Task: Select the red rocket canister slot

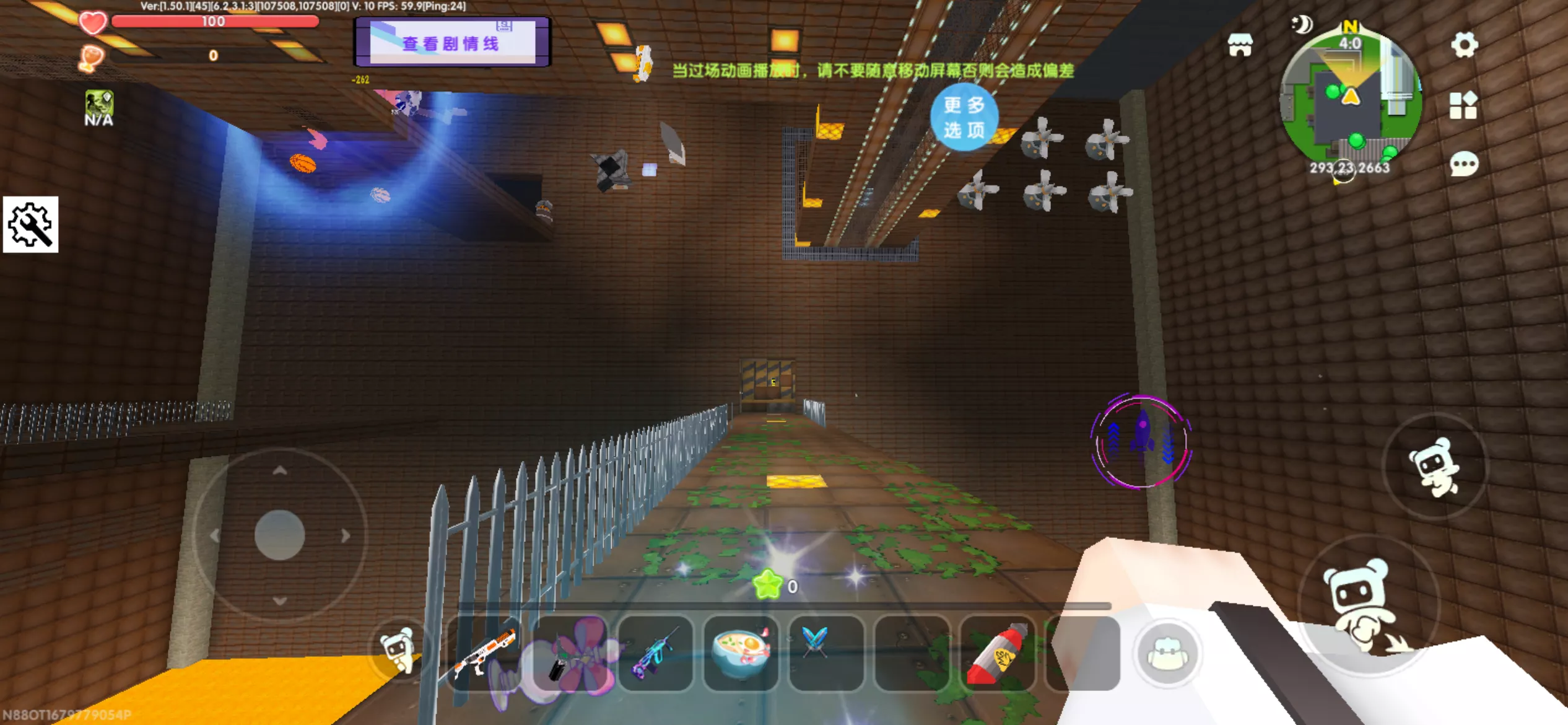Action: (997, 654)
